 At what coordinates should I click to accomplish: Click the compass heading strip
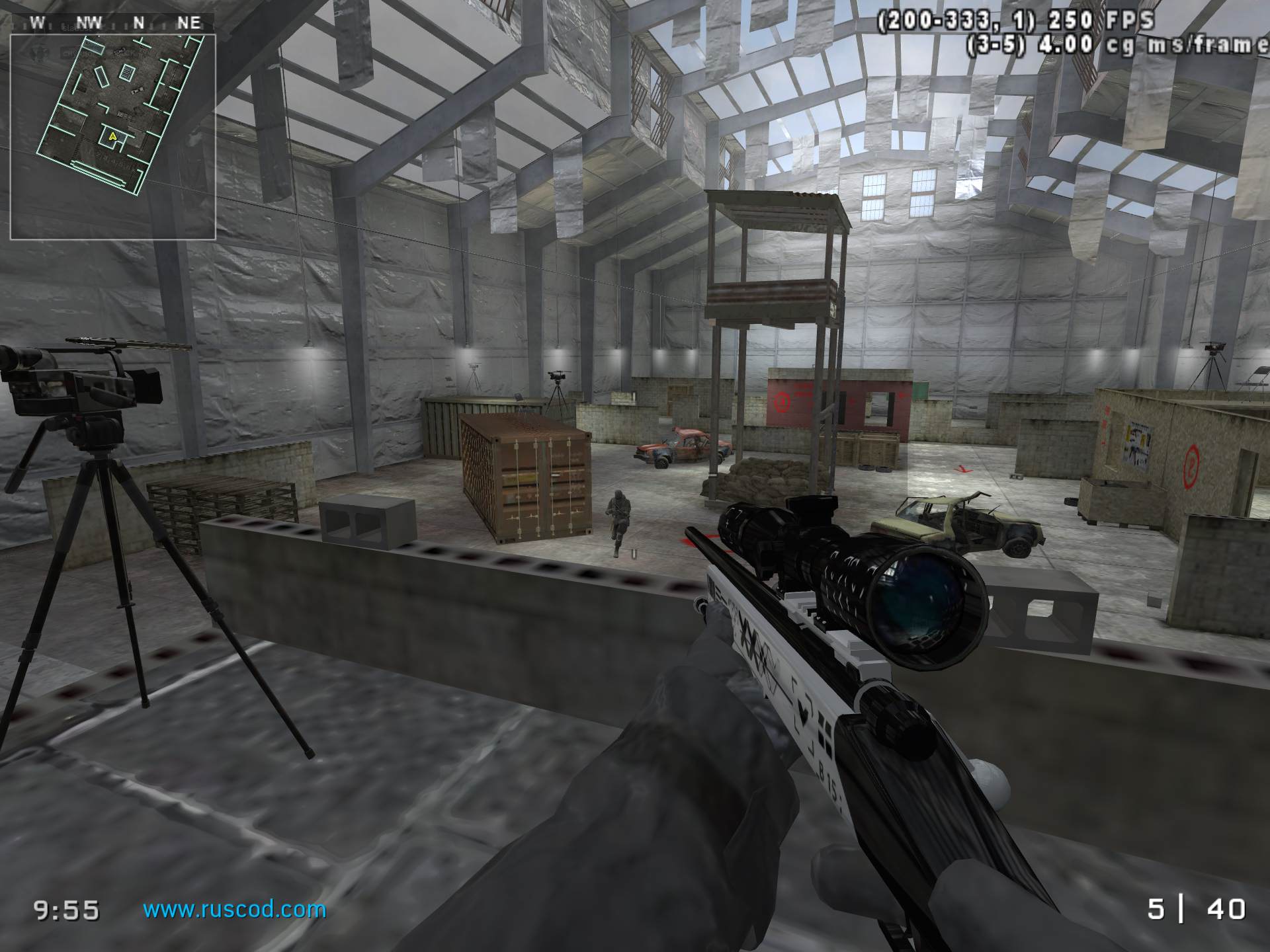[x=114, y=22]
